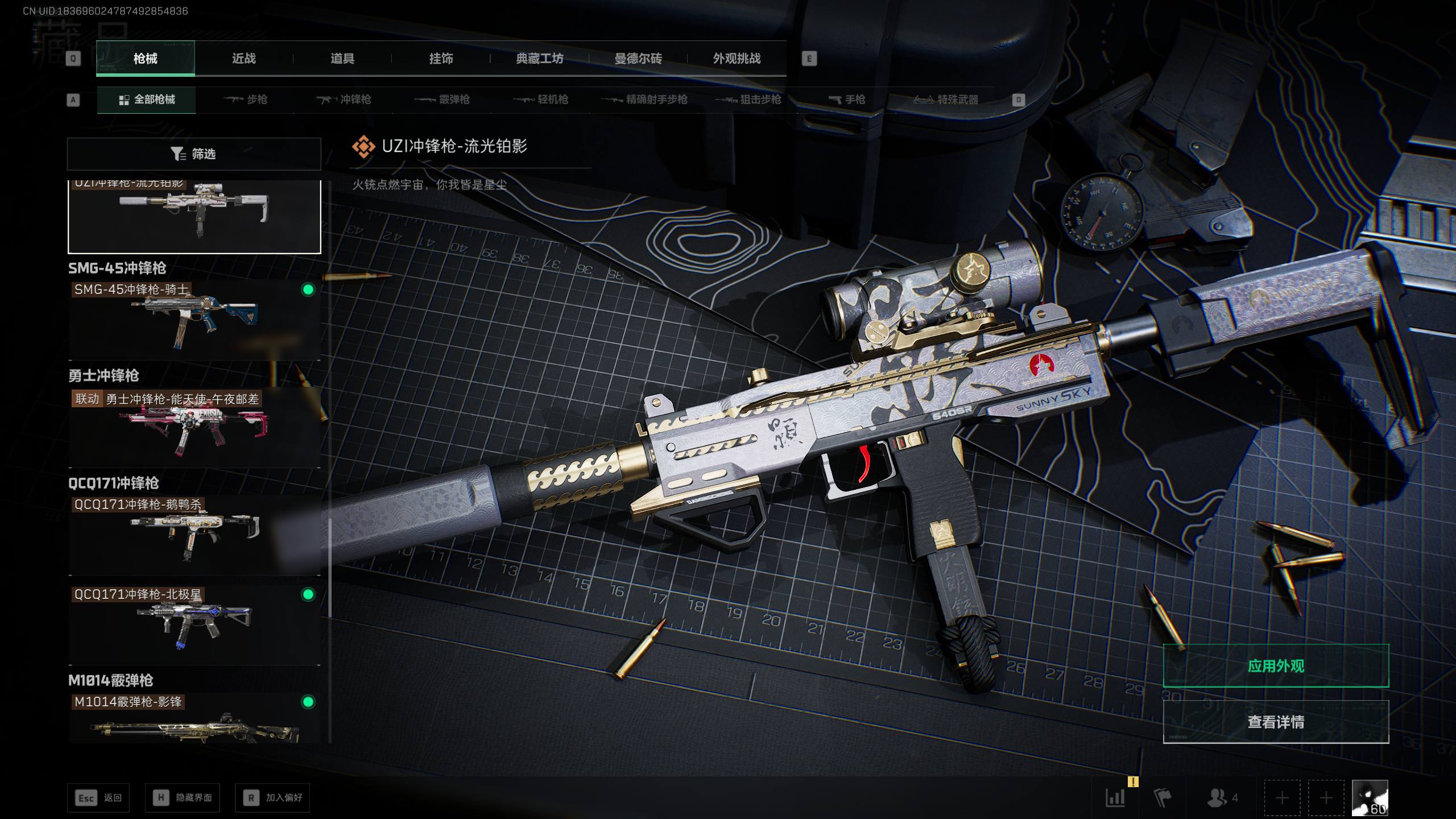Choose the 勇士冲锋枪-能天使-午夜邮差 skin

tap(194, 428)
